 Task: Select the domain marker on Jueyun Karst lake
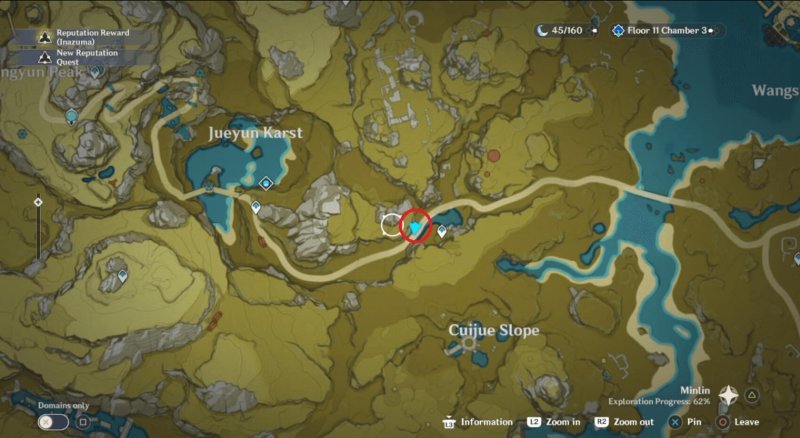266,183
